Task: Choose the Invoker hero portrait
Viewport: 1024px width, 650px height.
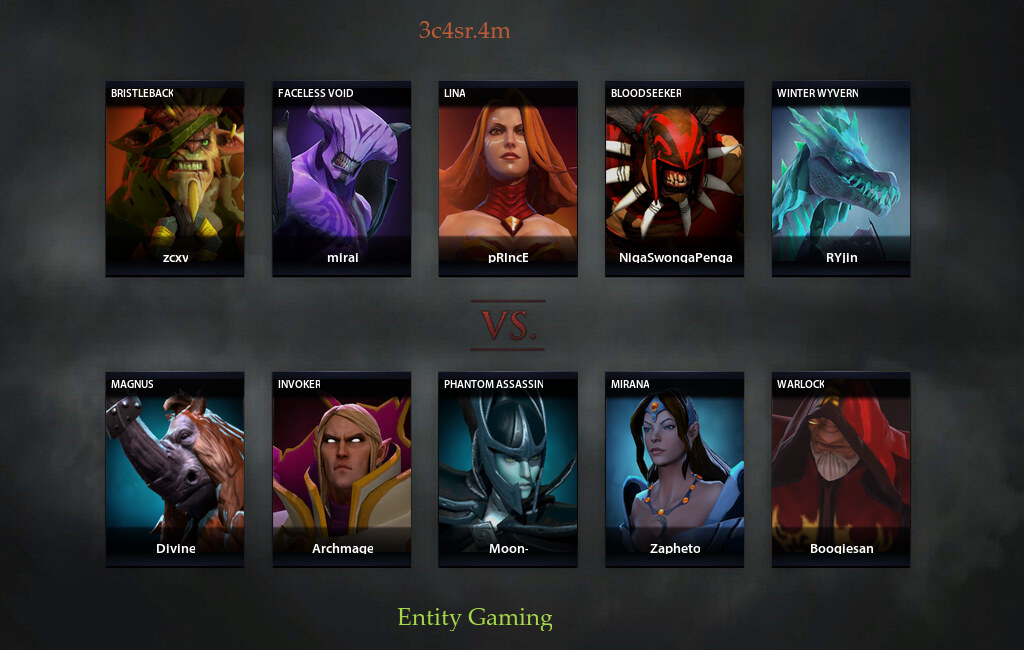Action: (341, 469)
